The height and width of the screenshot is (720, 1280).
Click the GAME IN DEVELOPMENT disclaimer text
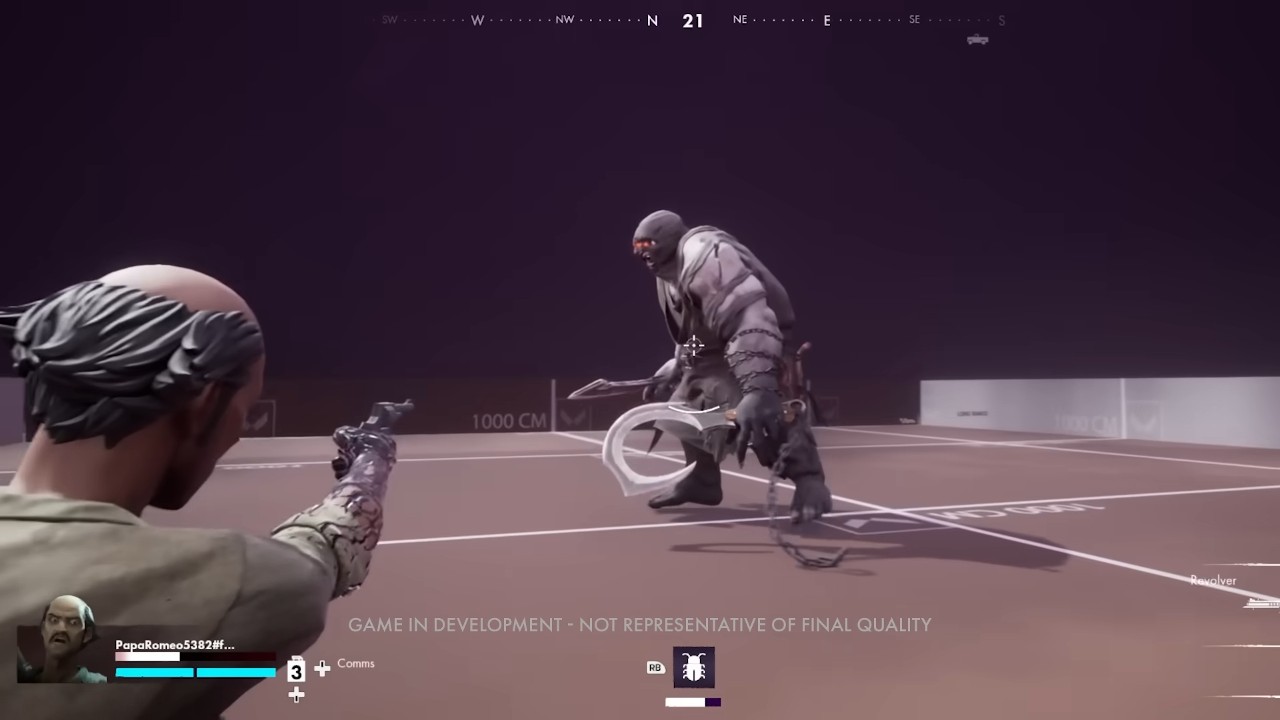(x=639, y=624)
